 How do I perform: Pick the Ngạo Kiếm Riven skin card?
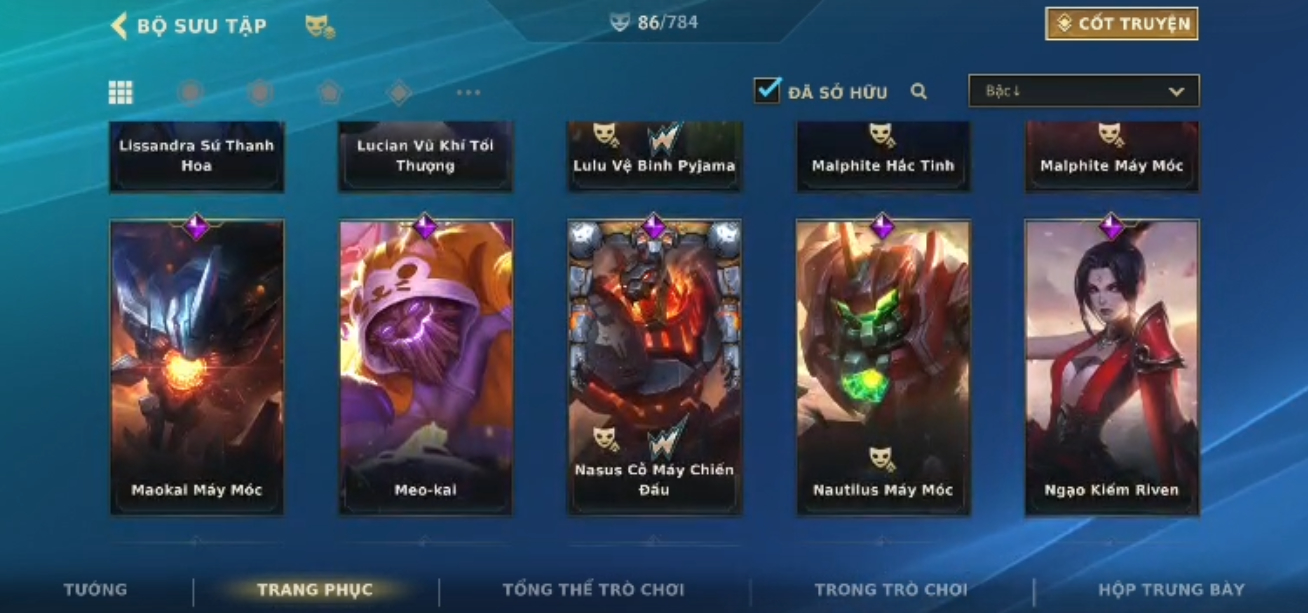pos(1112,367)
